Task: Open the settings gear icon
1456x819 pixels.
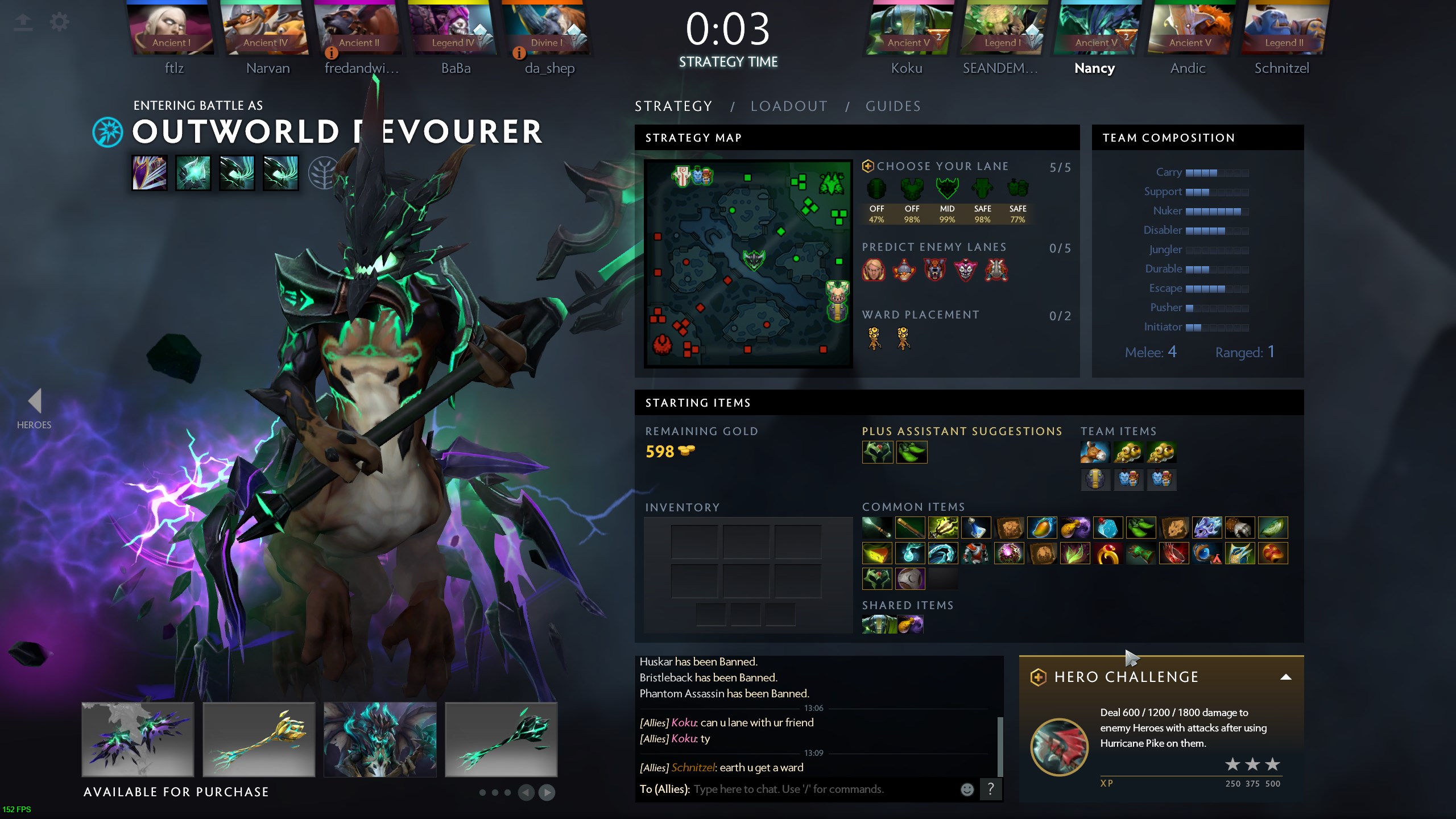Action: (59, 22)
